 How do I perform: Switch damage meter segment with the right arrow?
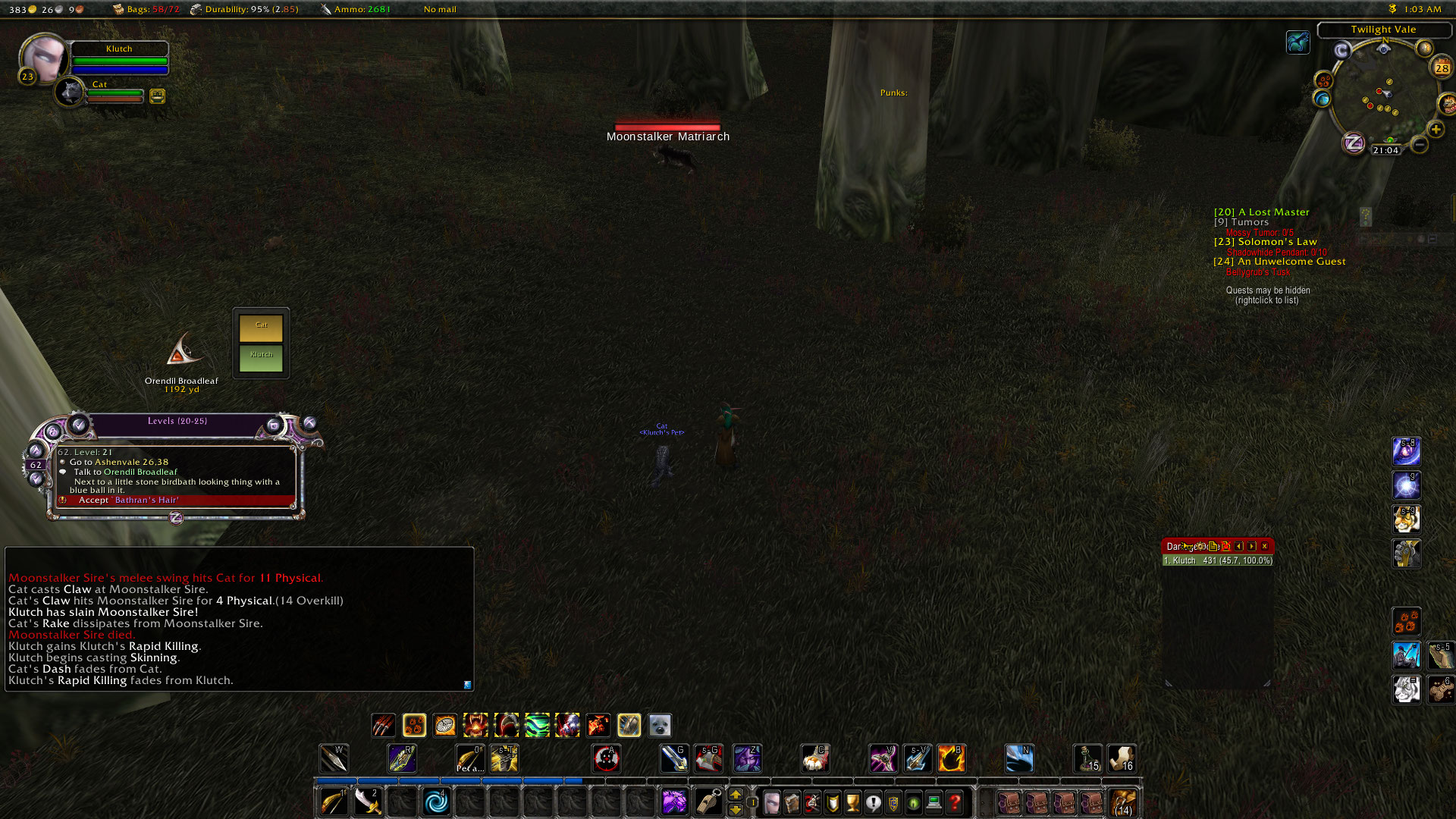pyautogui.click(x=1252, y=546)
